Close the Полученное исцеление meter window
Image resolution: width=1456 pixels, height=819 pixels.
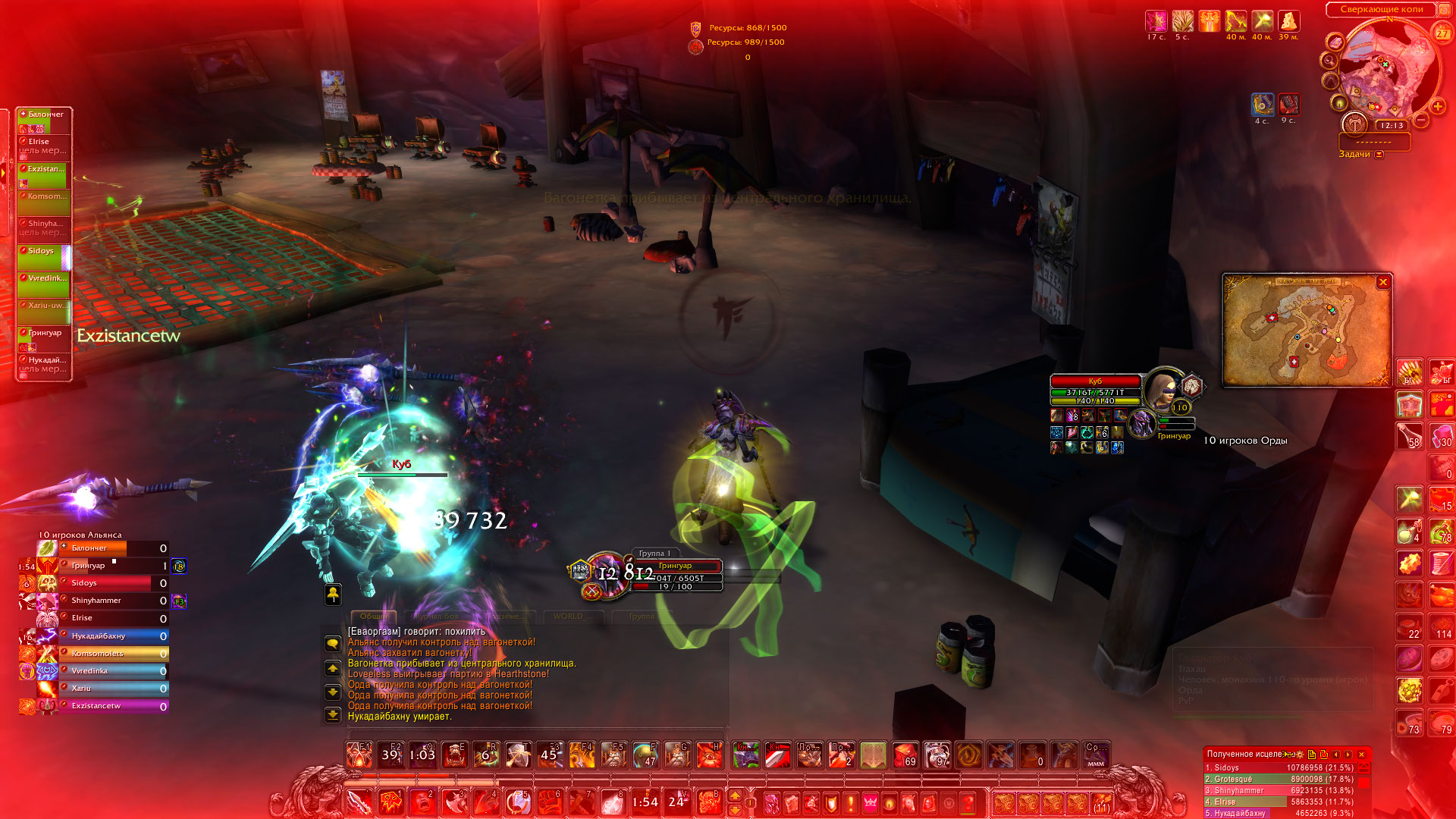1362,755
